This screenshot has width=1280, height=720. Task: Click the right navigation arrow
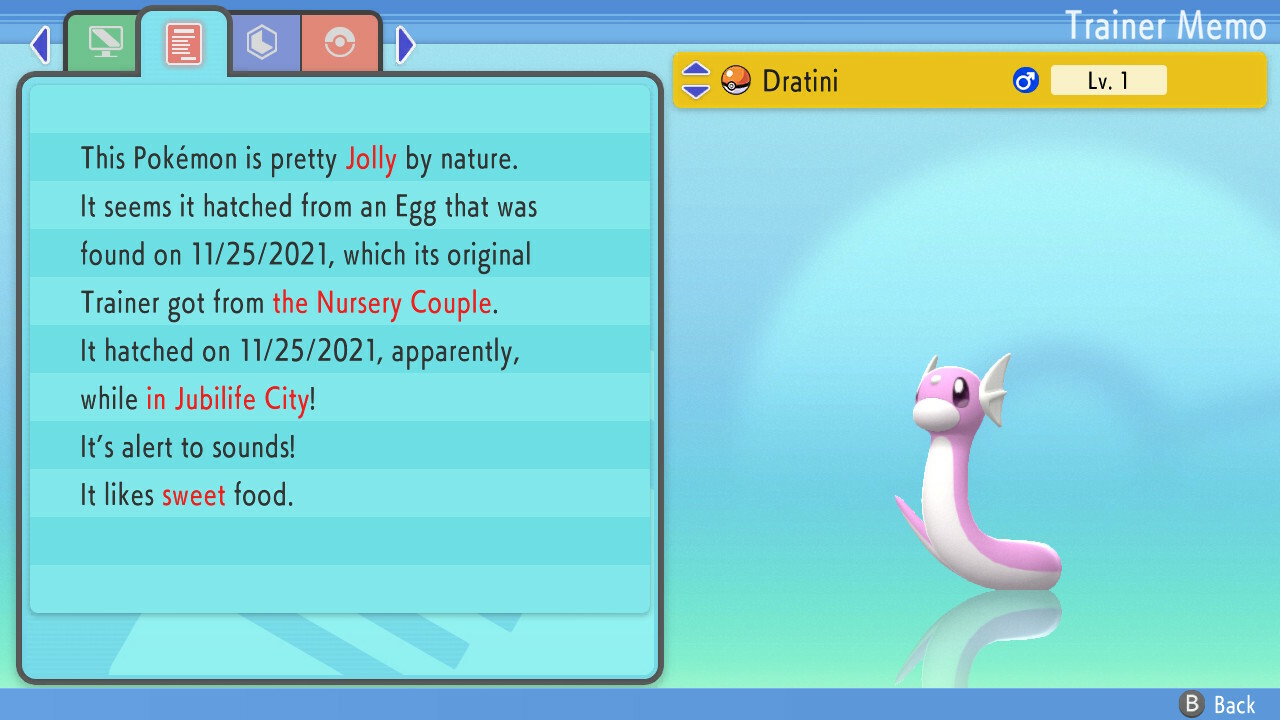[x=404, y=44]
